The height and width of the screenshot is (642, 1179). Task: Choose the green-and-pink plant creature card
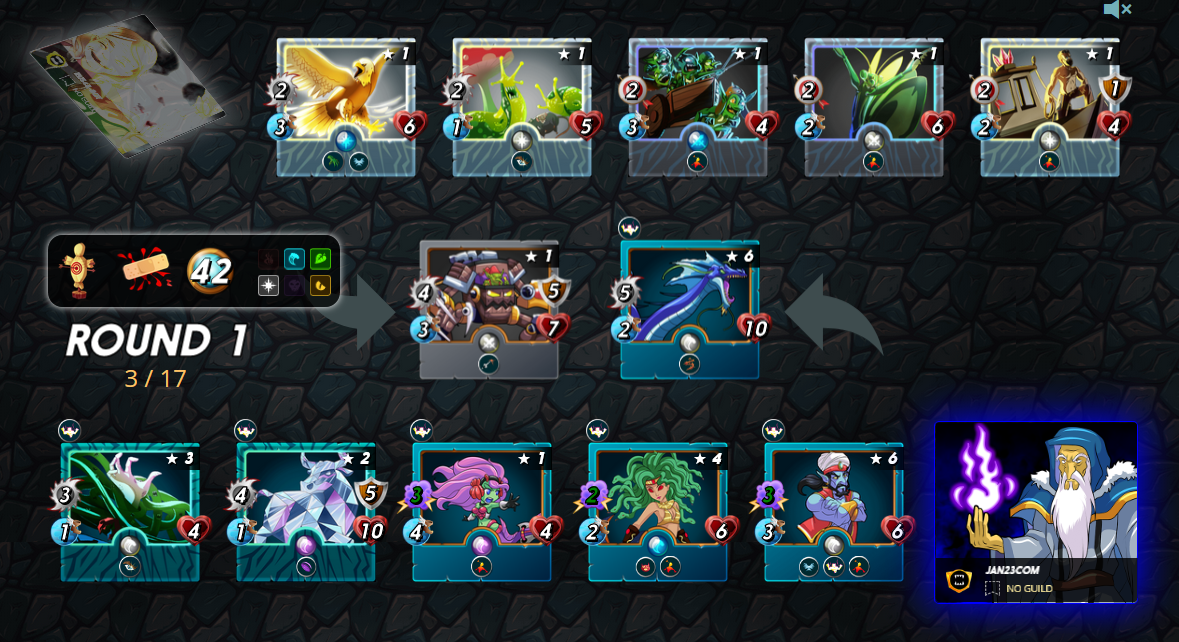130,510
